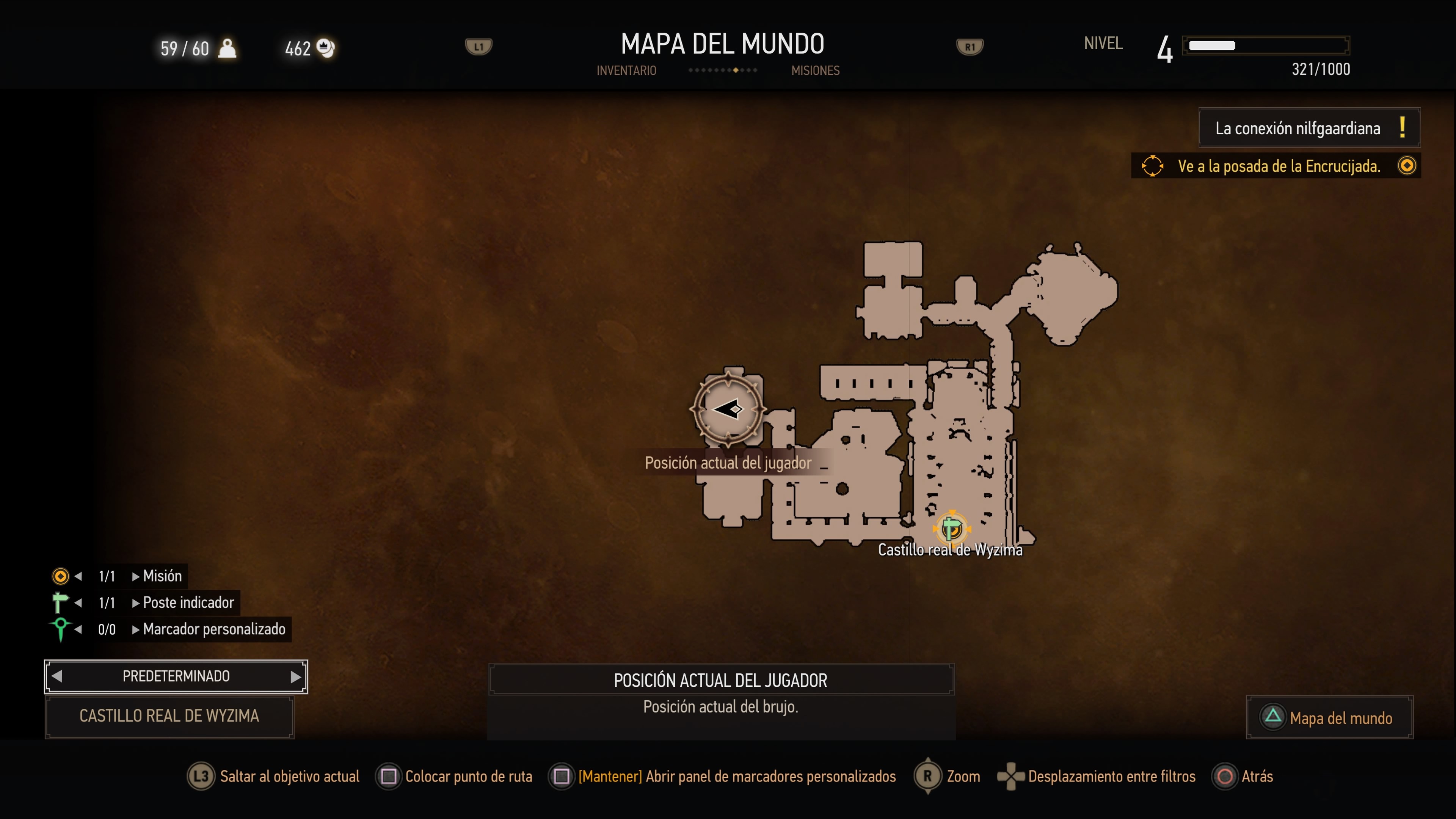This screenshot has width=1456, height=819.
Task: Select the Castillo Real de Wyzima area label
Action: click(169, 716)
